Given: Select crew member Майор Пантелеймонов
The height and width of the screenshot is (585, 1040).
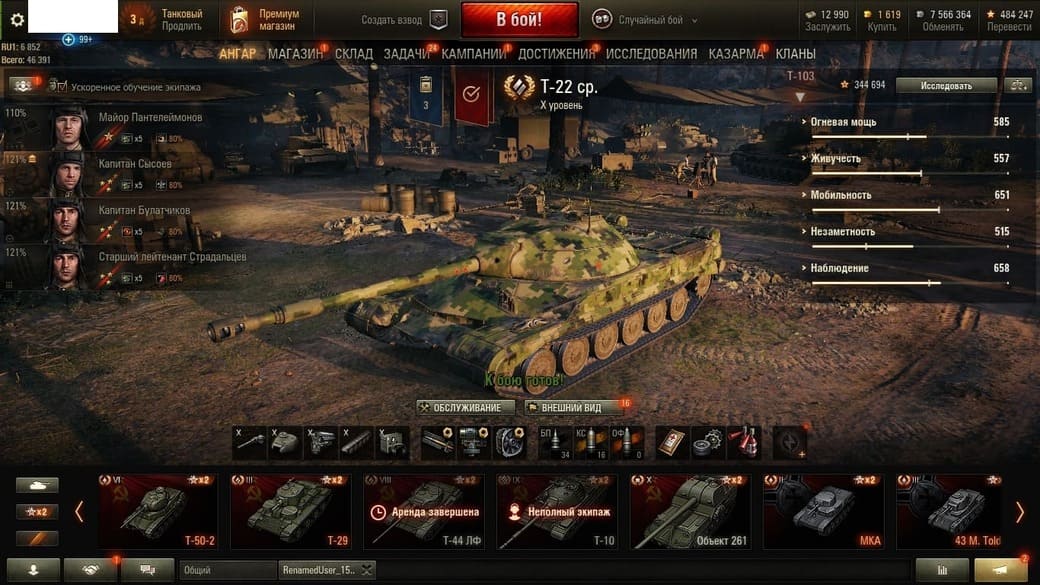Looking at the screenshot, I should [150, 117].
